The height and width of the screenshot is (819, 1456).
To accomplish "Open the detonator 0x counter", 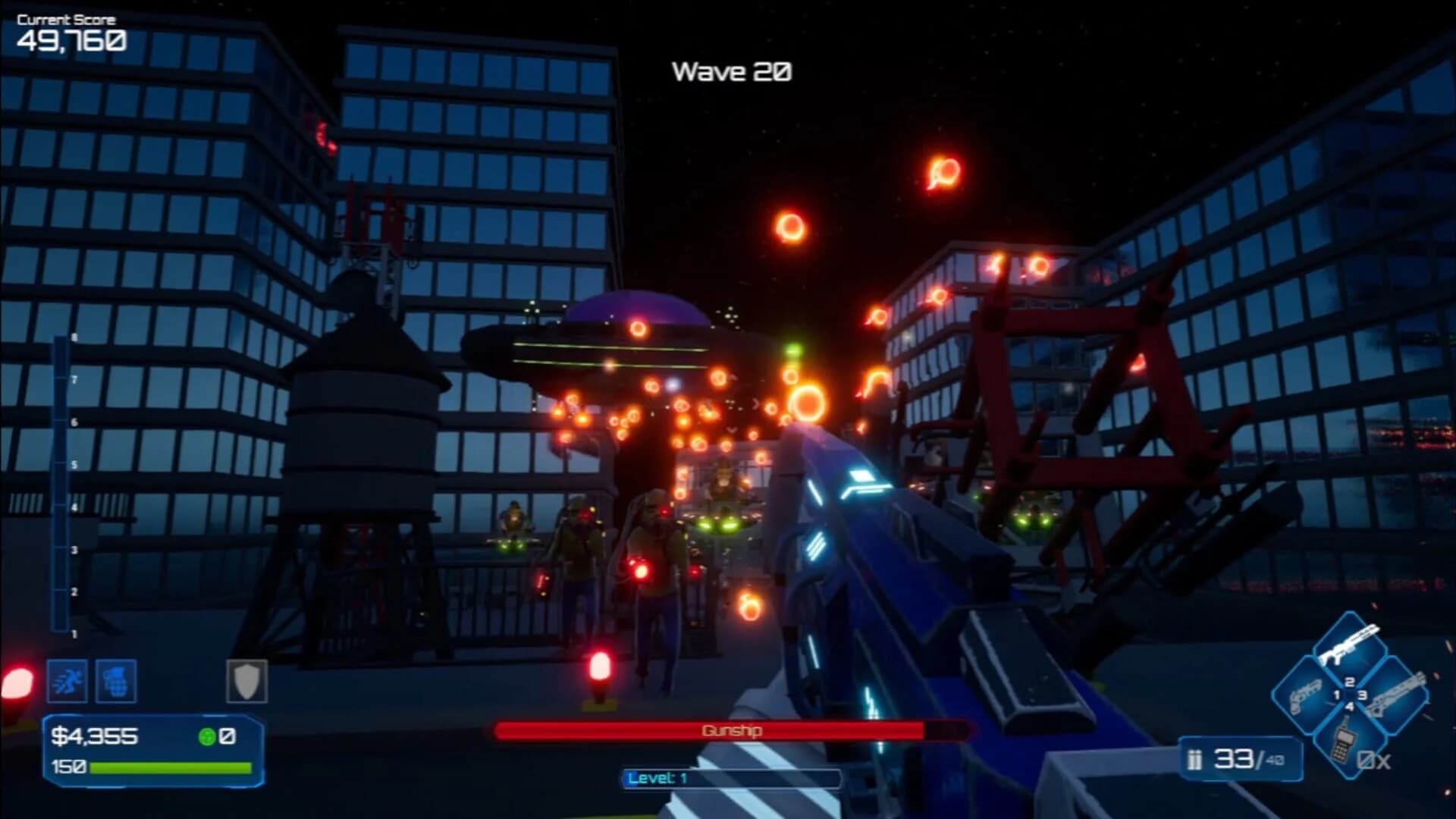I will pyautogui.click(x=1373, y=762).
